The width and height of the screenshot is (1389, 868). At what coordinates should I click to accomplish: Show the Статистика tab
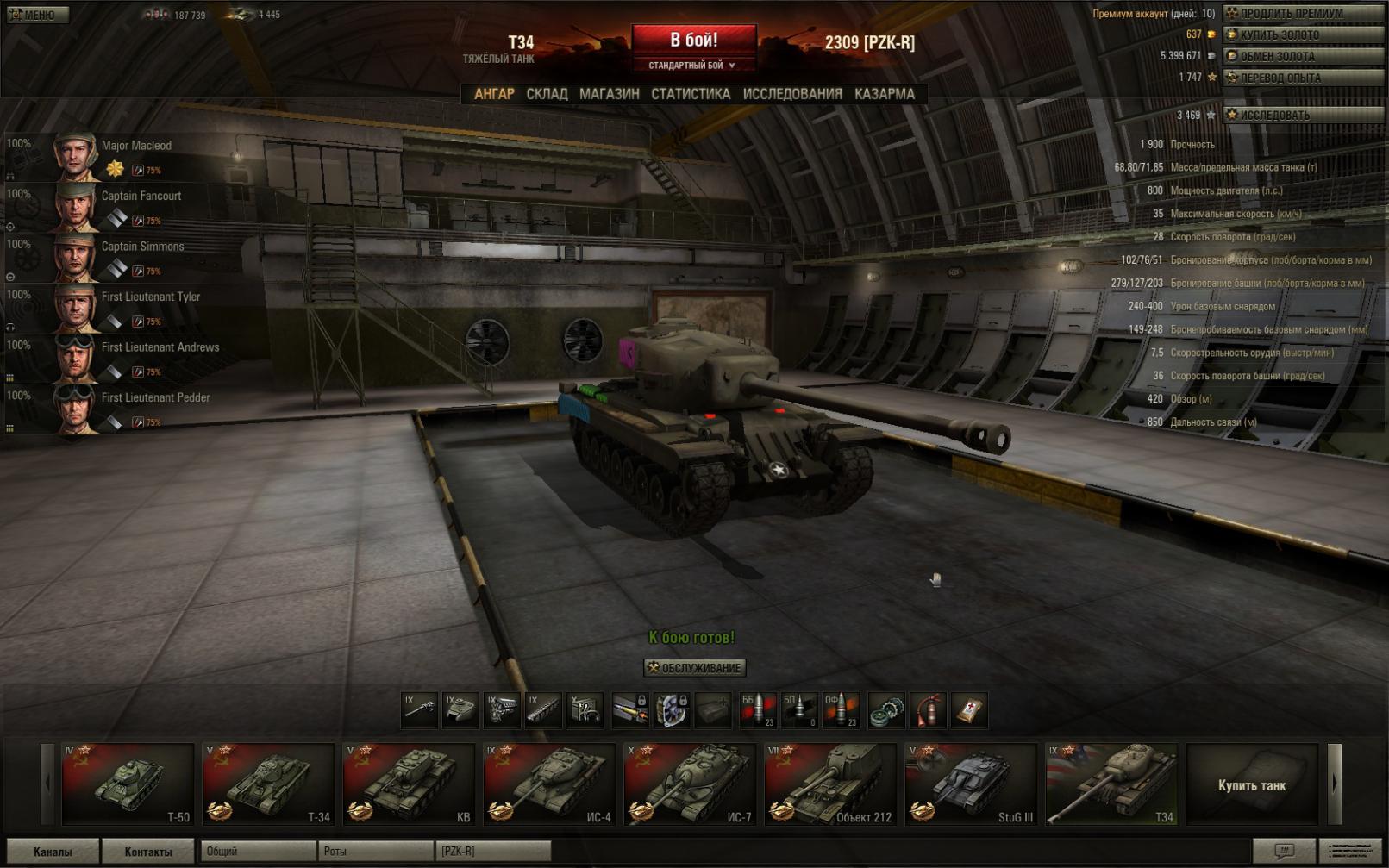tap(690, 94)
